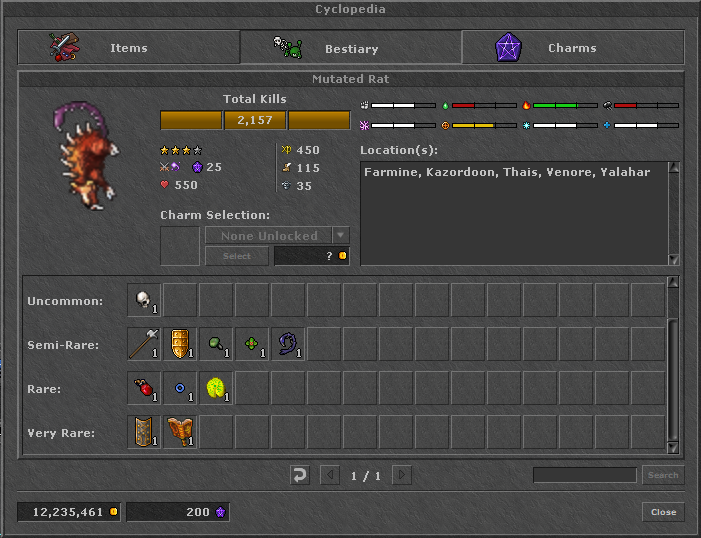This screenshot has height=538, width=701.
Task: Open the Bestiary tab
Action: pyautogui.click(x=351, y=47)
